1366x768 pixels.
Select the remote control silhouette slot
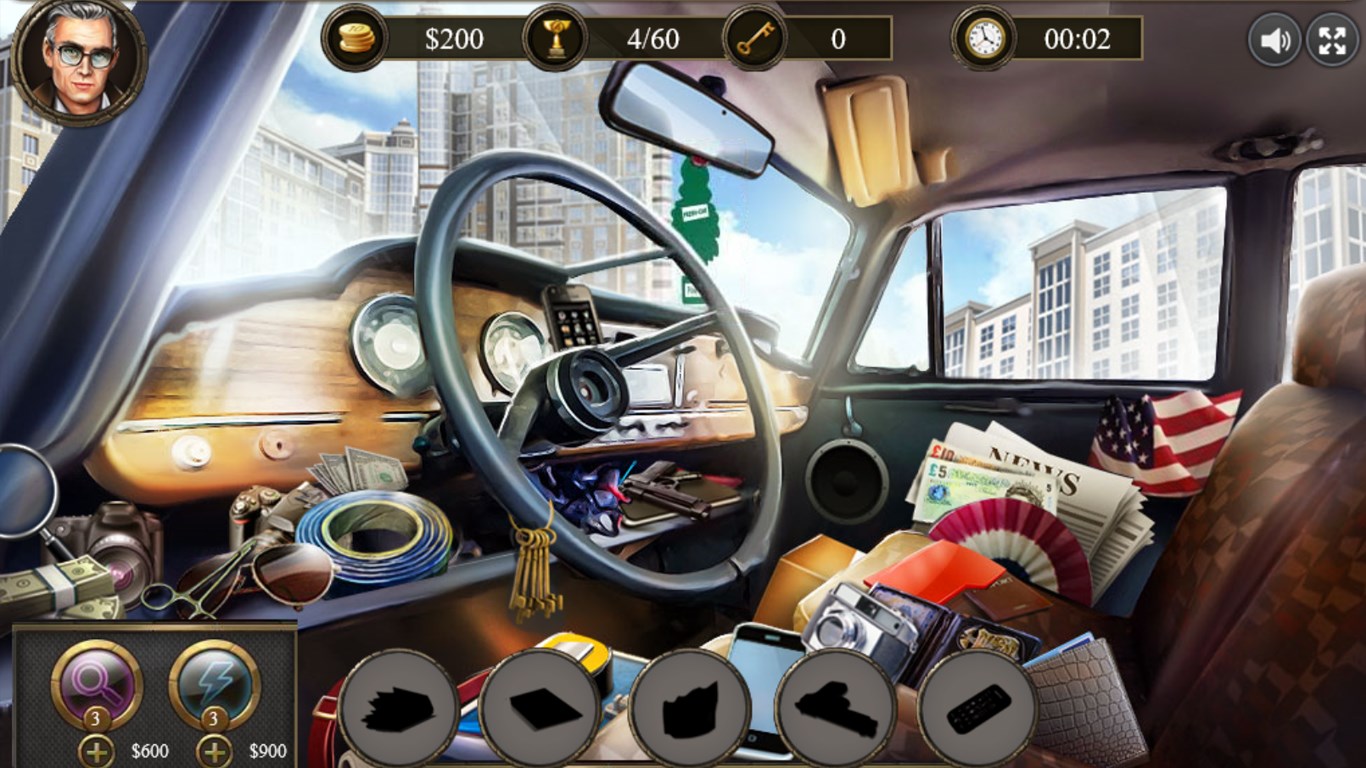click(978, 709)
